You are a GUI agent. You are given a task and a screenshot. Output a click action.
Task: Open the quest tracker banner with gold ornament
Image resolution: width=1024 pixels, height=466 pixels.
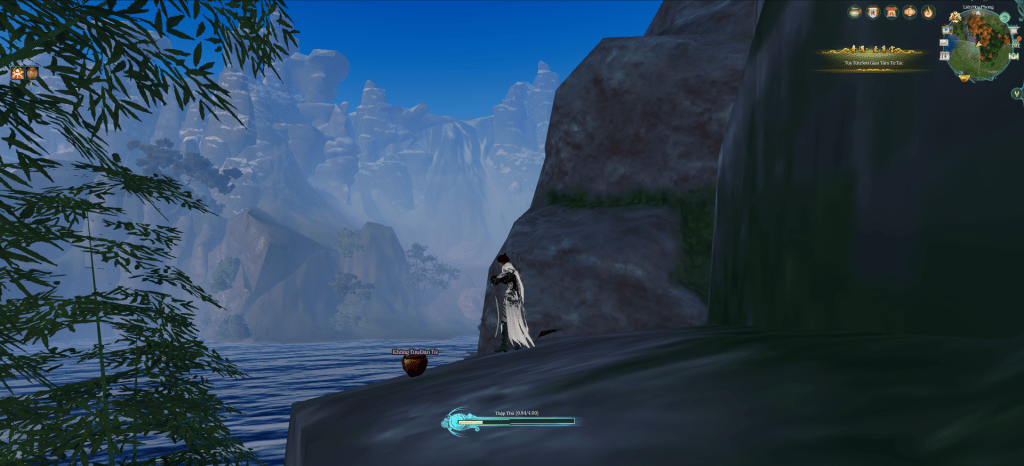(872, 59)
